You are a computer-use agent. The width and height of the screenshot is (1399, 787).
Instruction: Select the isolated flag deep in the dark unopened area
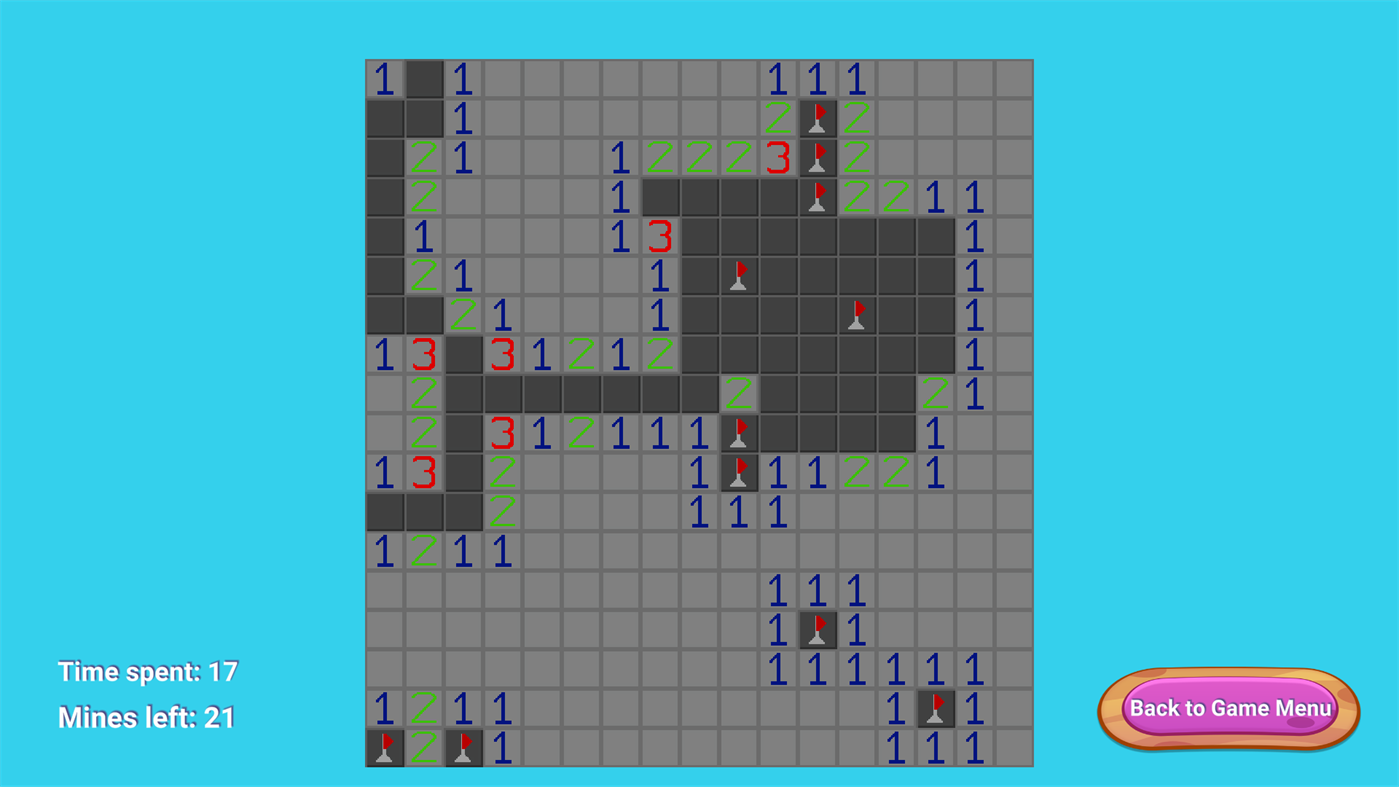[856, 315]
